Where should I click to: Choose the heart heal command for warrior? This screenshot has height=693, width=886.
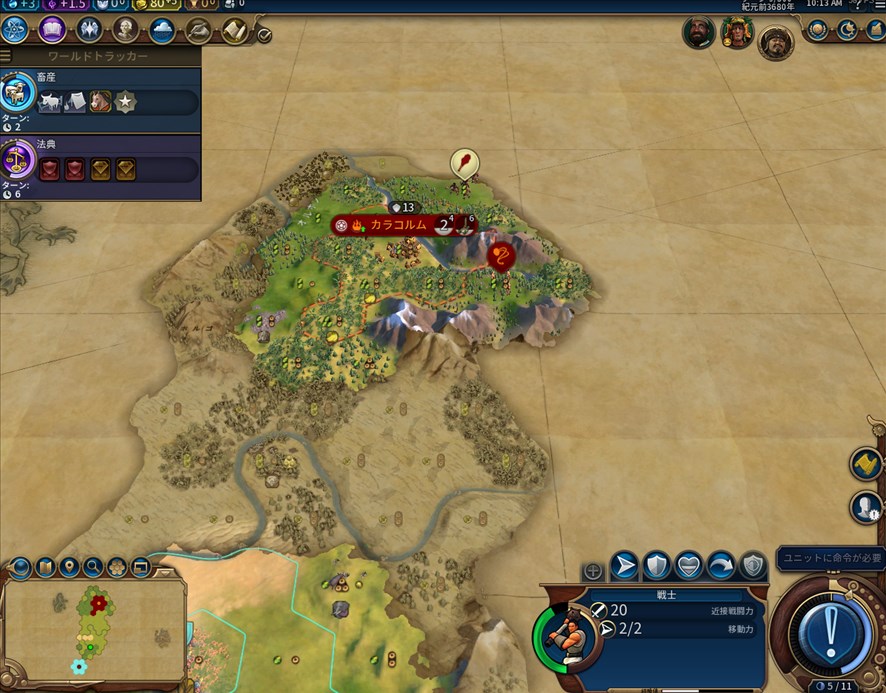click(688, 566)
